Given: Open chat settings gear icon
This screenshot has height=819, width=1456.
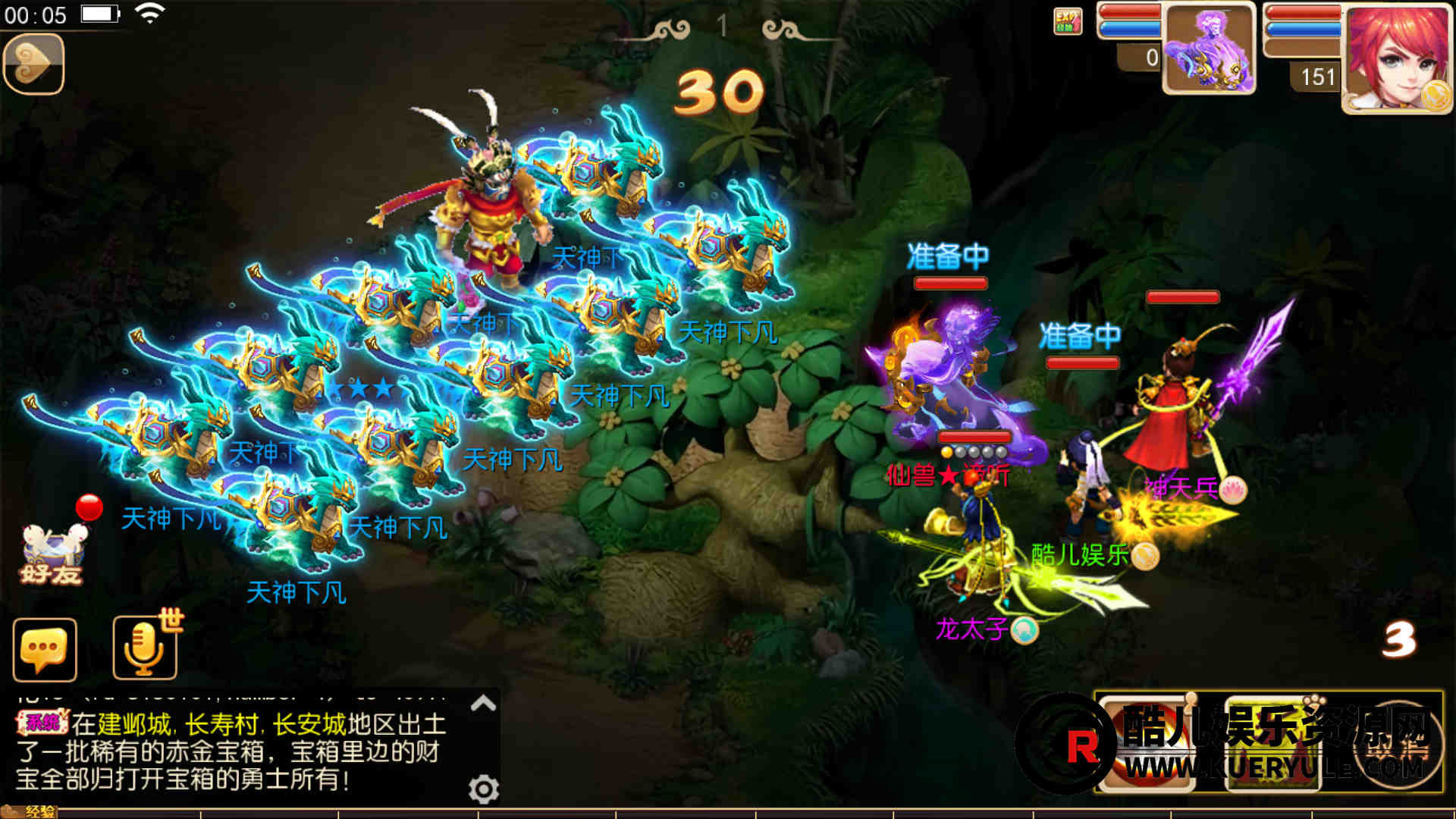Looking at the screenshot, I should click(x=483, y=789).
